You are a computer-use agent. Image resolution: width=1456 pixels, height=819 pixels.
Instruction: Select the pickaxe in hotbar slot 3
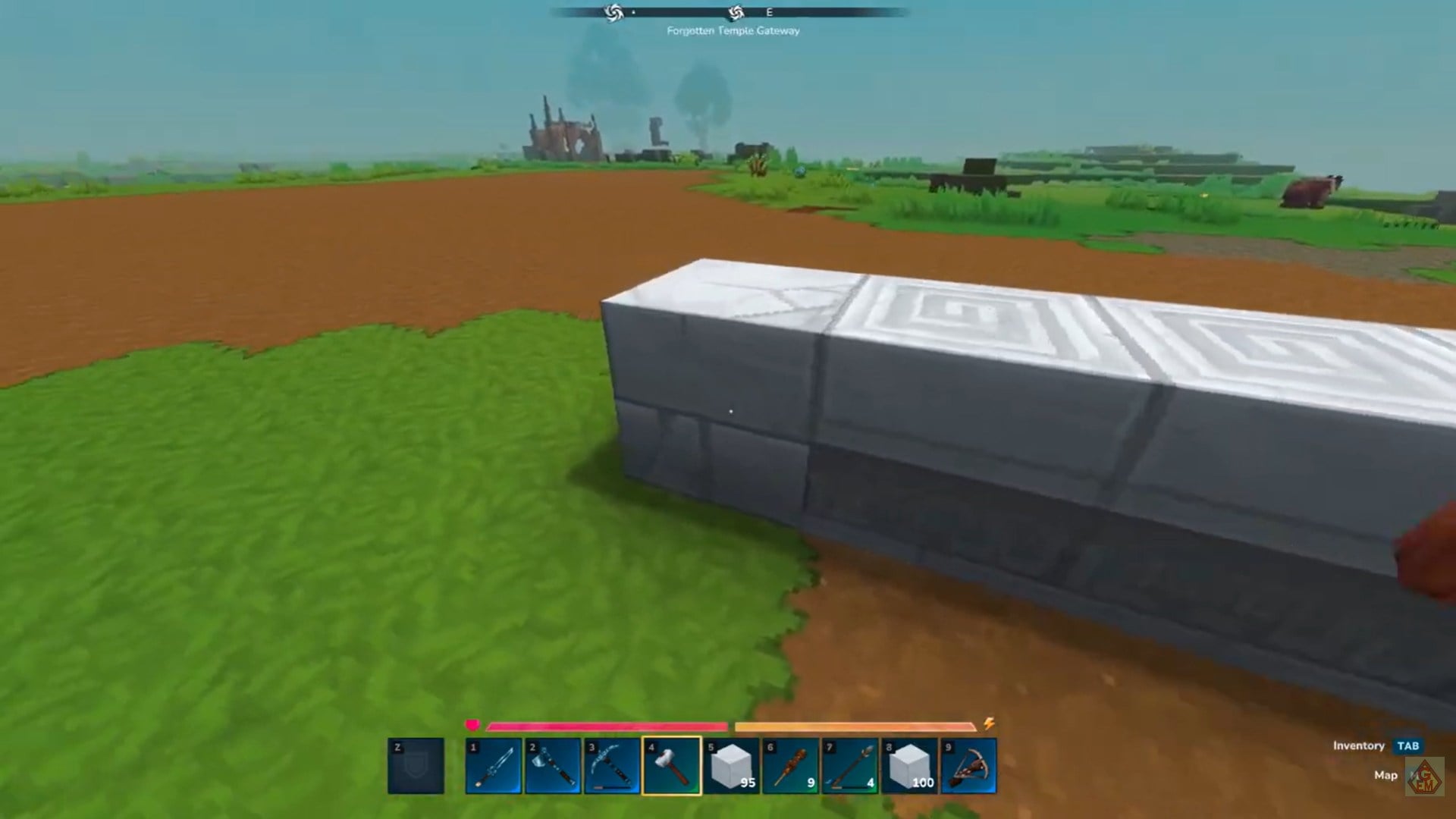tap(613, 766)
